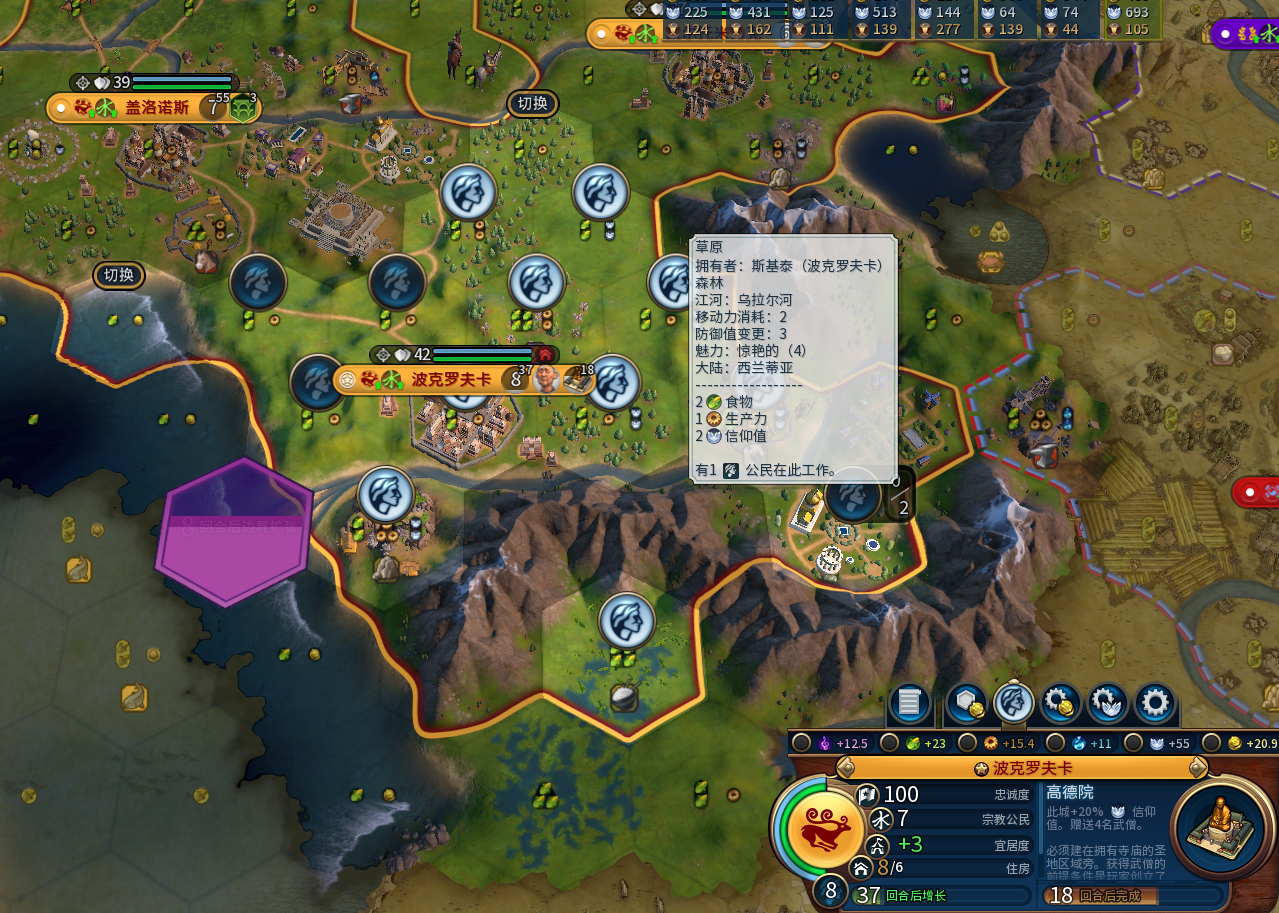Open purchase with gold gear-and-coin button

pyautogui.click(x=1060, y=703)
